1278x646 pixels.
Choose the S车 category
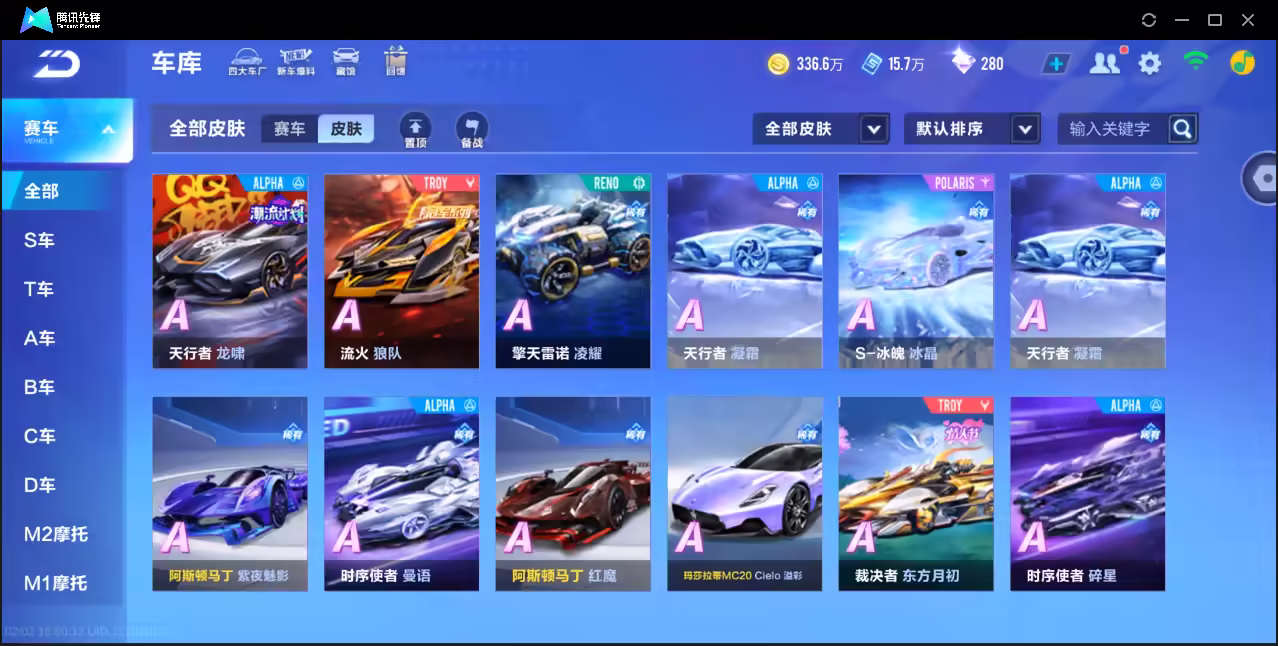40,240
